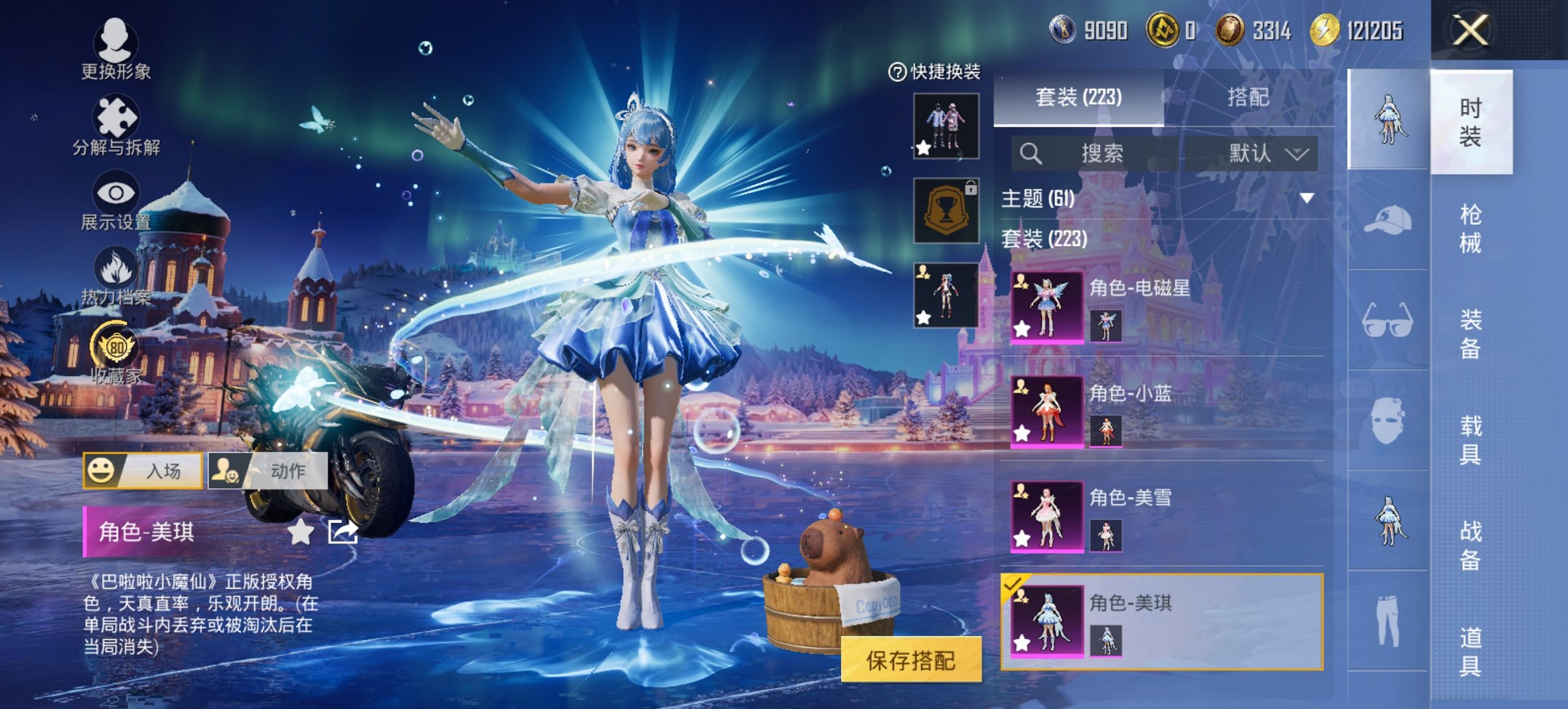Select the 分解与拆解 dismantle icon
Image resolution: width=1568 pixels, height=709 pixels.
[x=116, y=116]
